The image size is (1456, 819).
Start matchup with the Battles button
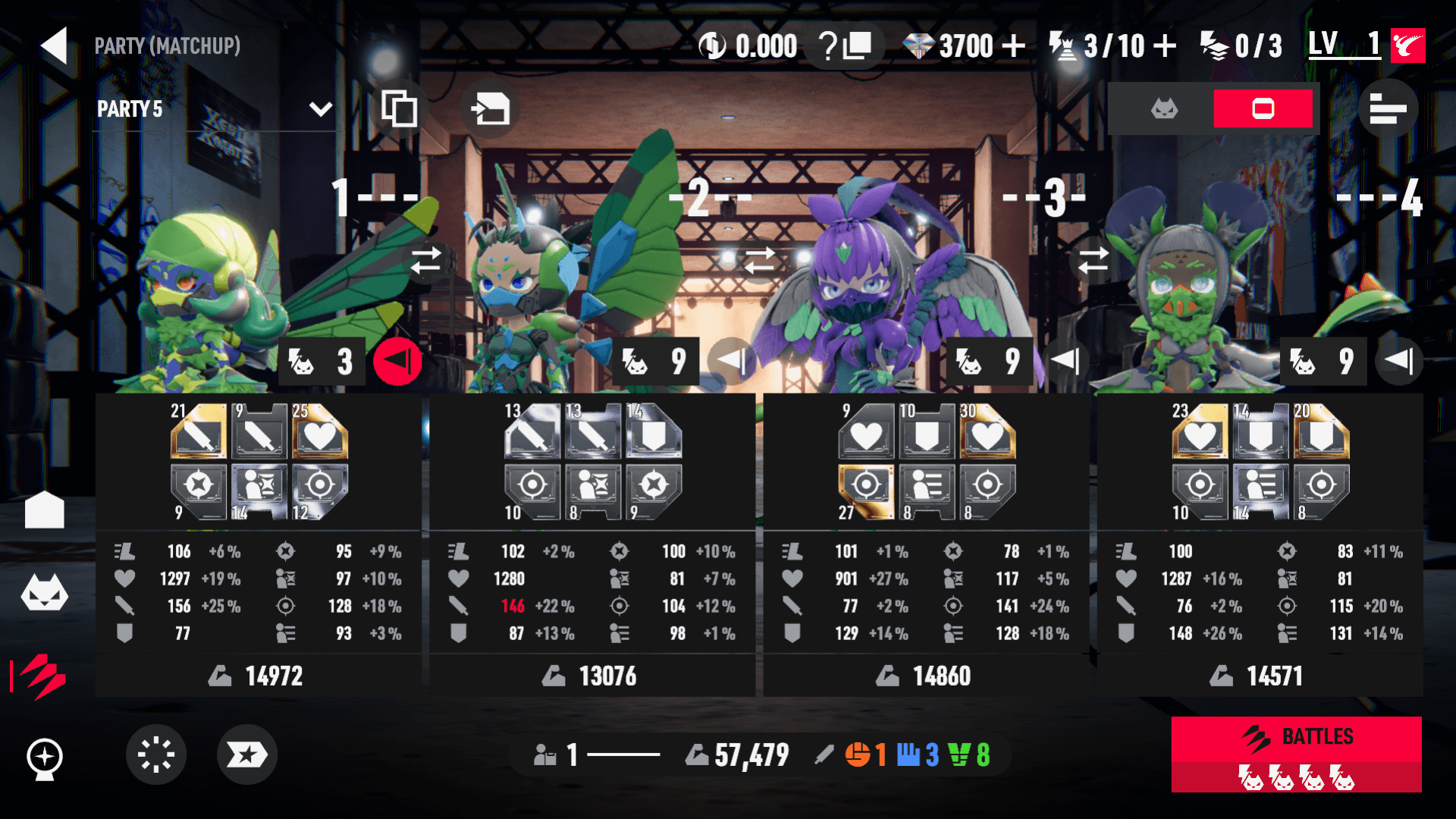coord(1296,754)
